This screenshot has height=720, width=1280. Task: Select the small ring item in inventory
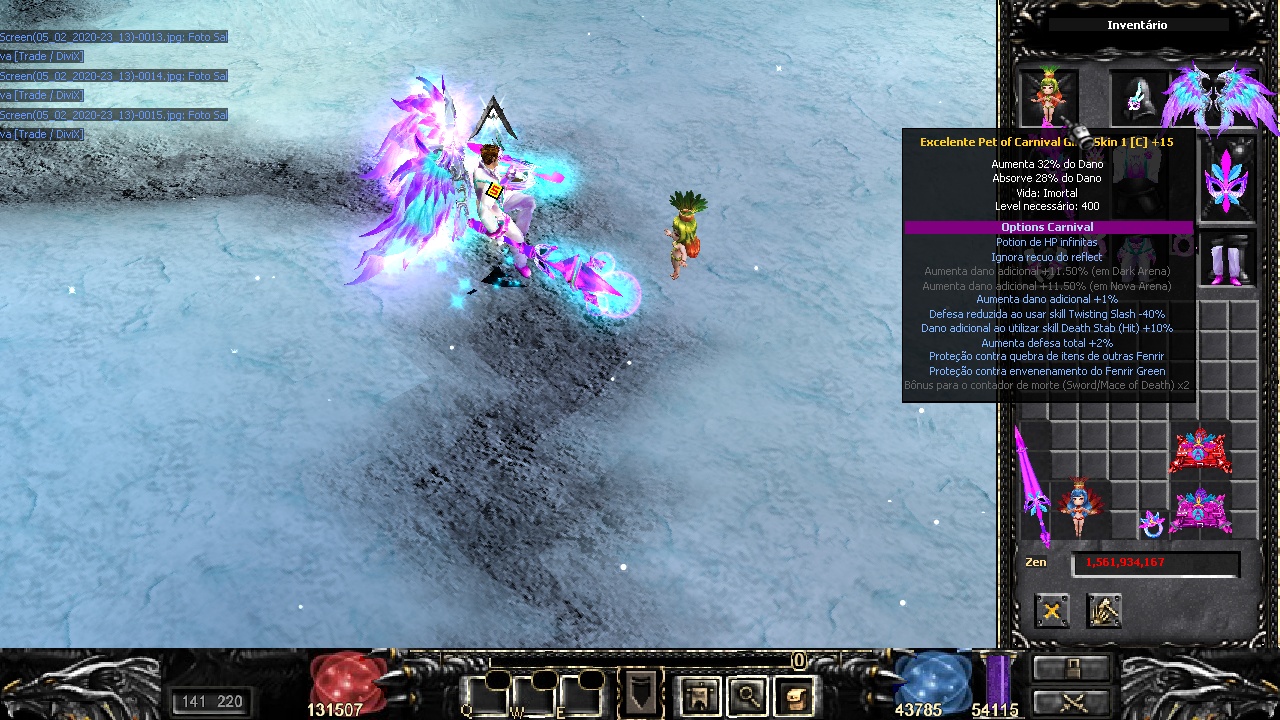[x=1152, y=523]
